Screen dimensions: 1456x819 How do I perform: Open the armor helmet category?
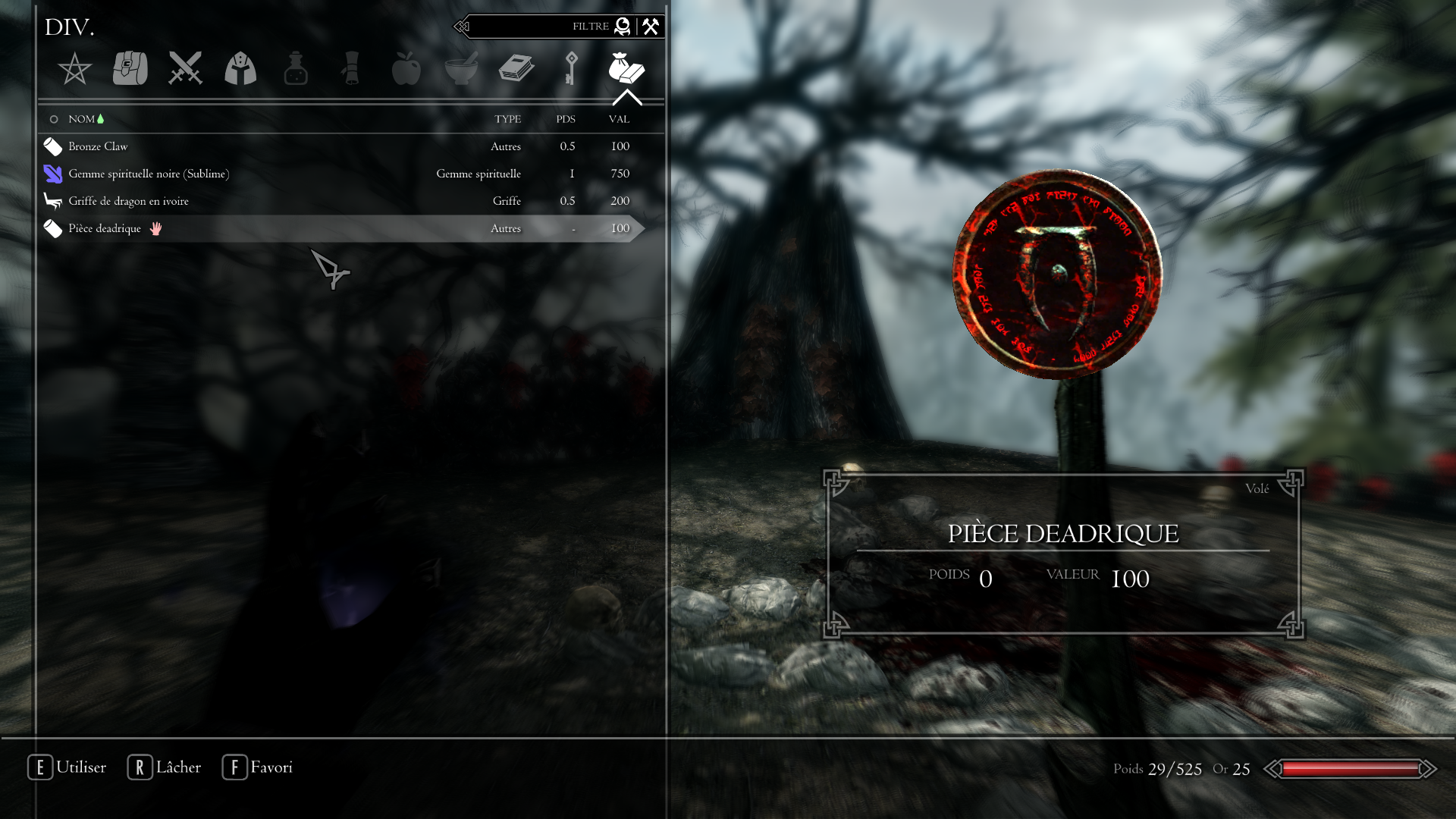pos(240,68)
